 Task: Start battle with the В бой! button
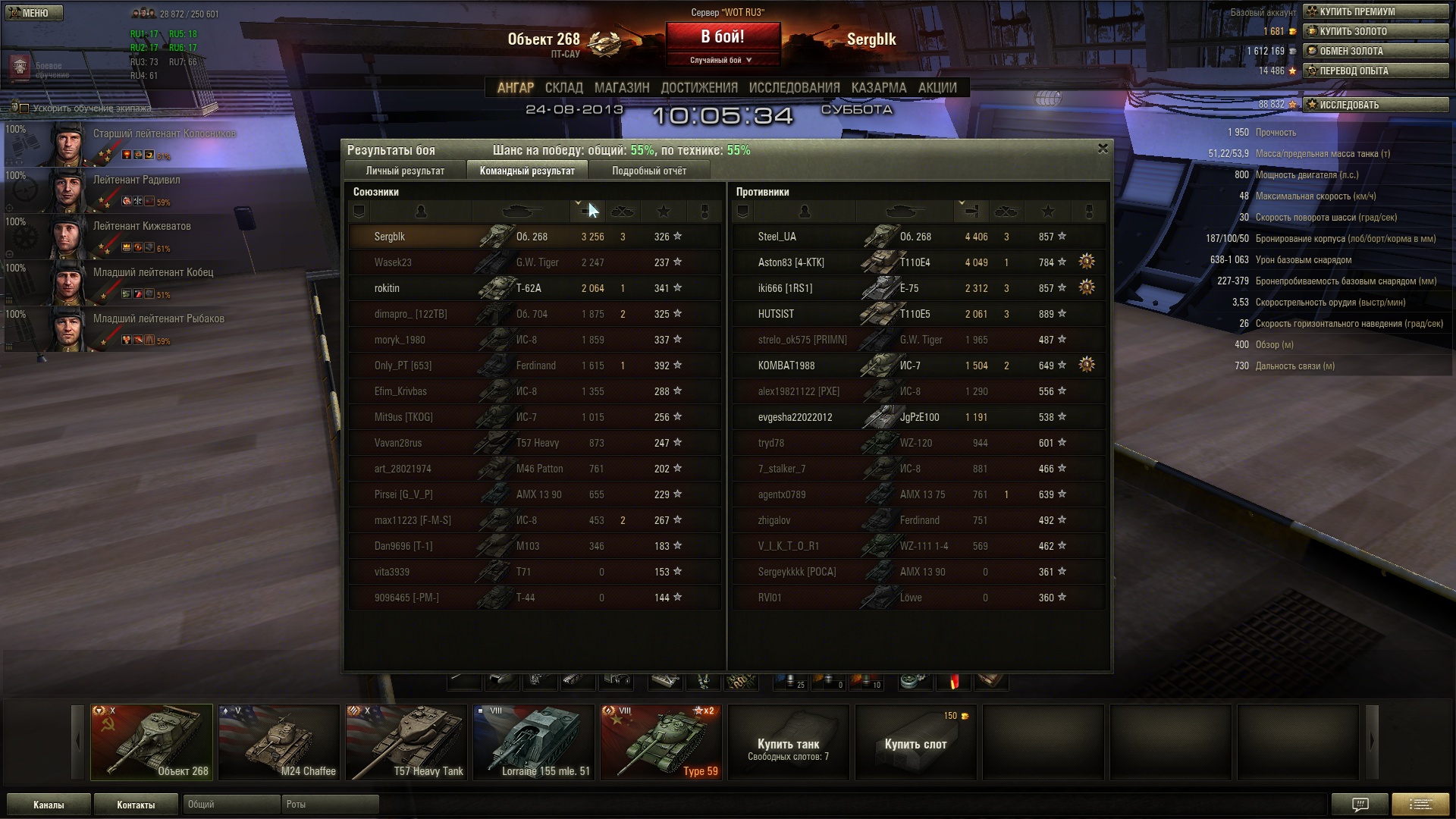coord(723,37)
